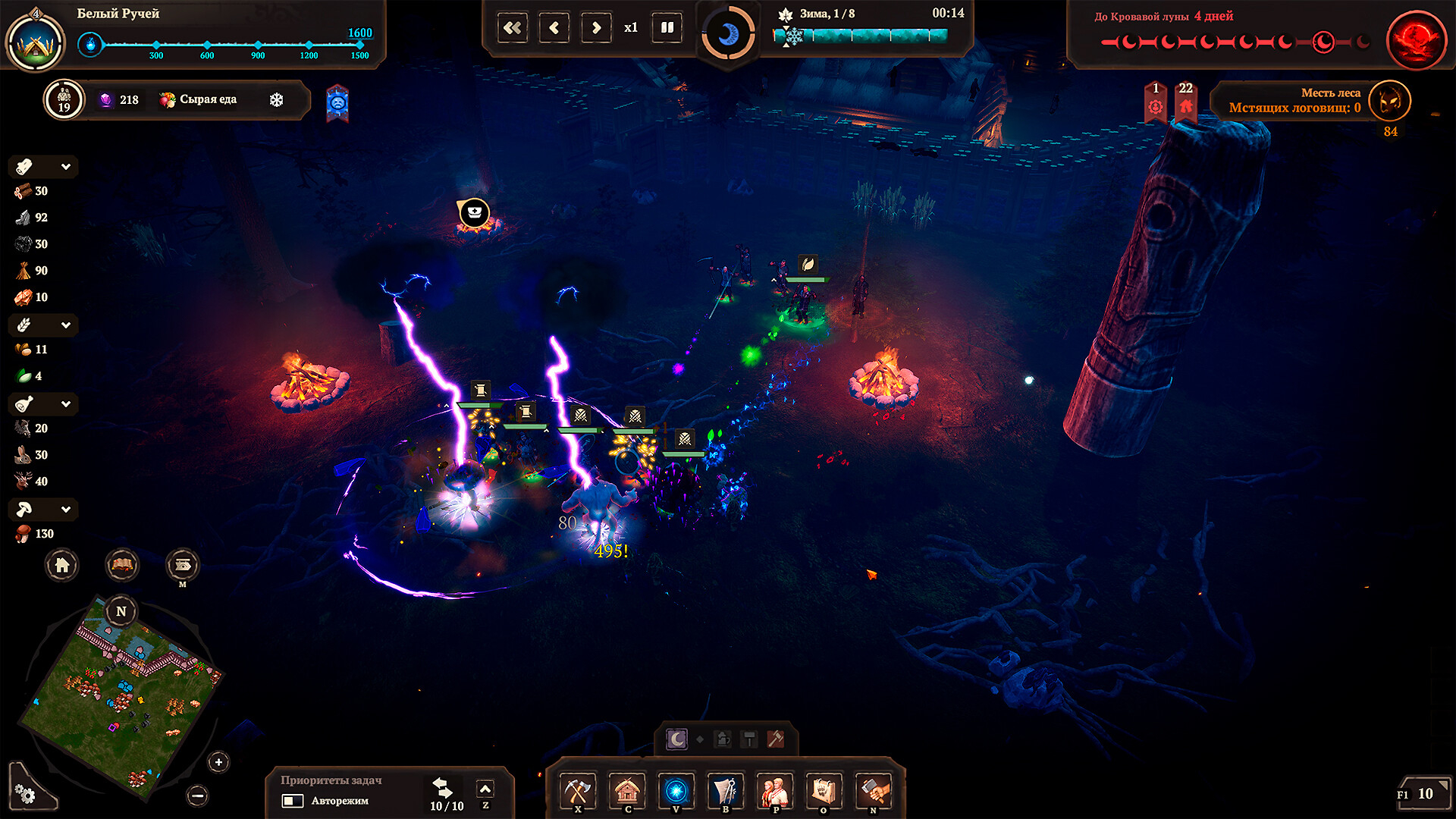Collapse the mushroom resources category dropdown
Image resolution: width=1456 pixels, height=819 pixels.
(66, 510)
